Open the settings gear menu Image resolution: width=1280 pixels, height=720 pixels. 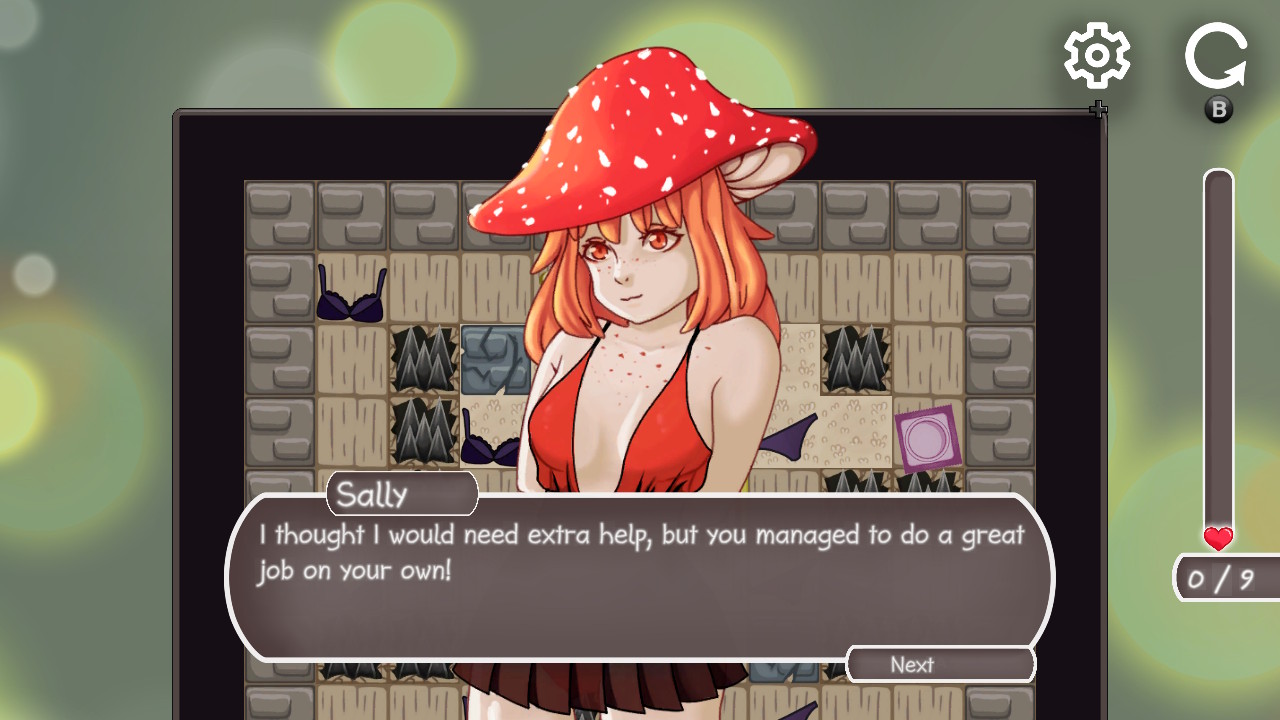[x=1097, y=57]
